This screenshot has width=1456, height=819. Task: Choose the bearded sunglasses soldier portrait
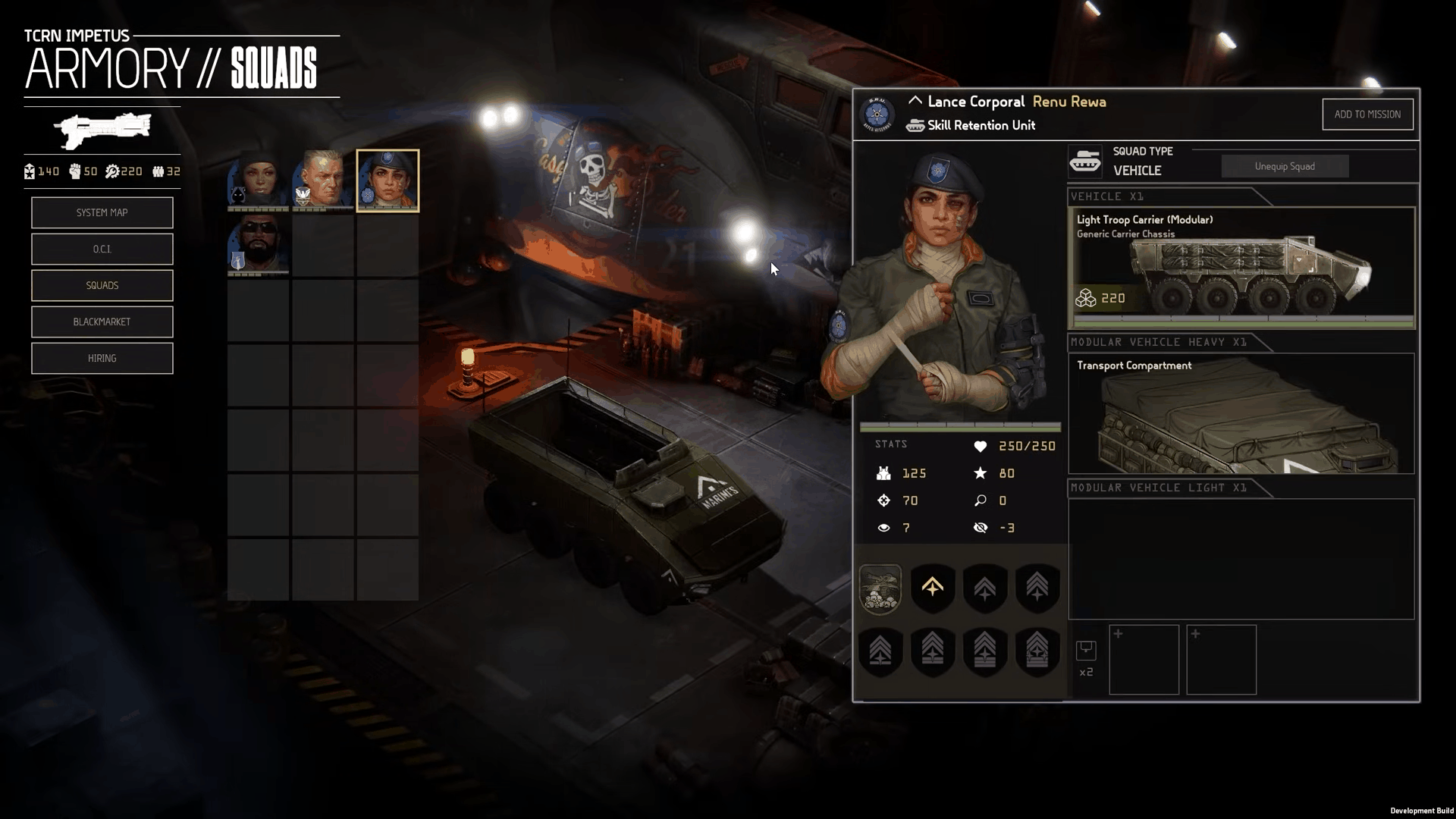(x=258, y=244)
